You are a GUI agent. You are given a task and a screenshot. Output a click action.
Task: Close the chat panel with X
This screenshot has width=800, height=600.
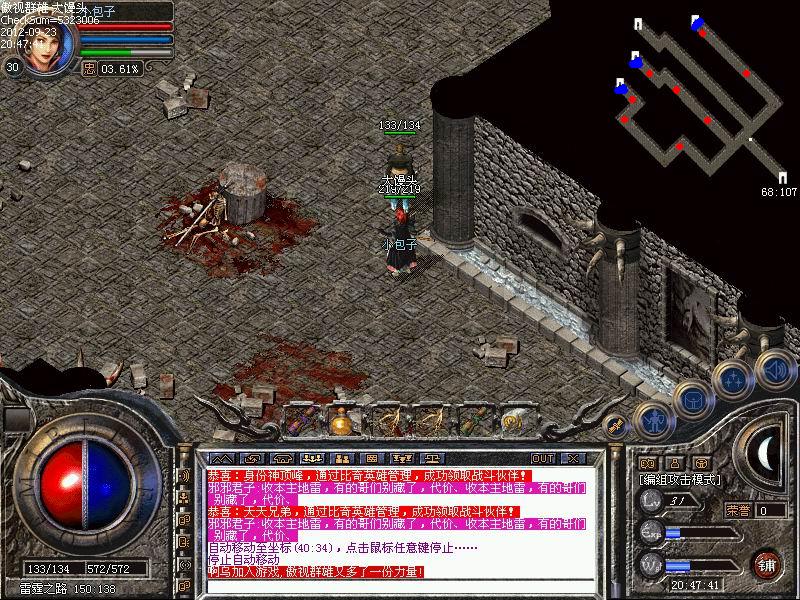tap(572, 458)
